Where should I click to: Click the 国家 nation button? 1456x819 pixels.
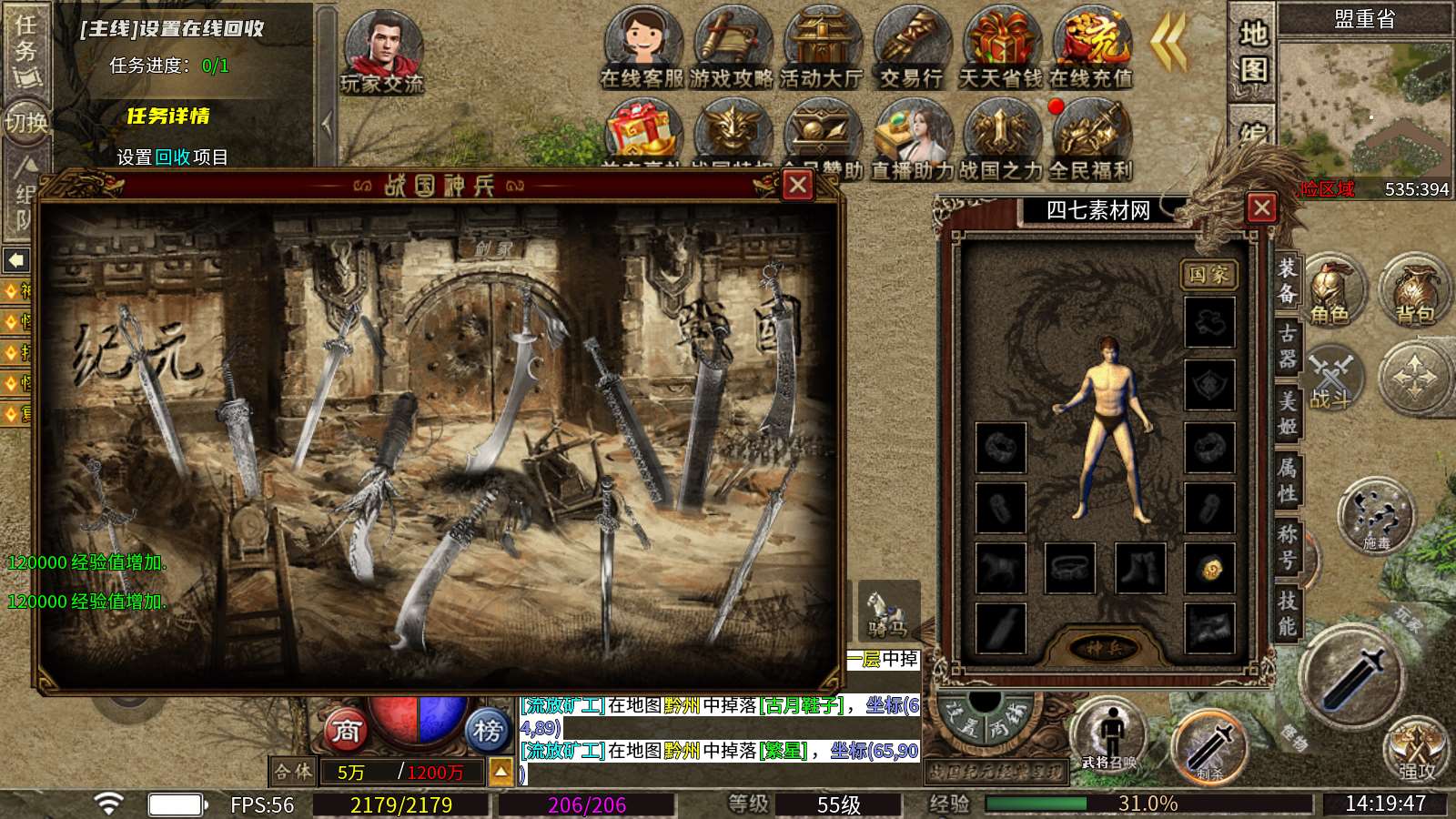tap(1208, 275)
